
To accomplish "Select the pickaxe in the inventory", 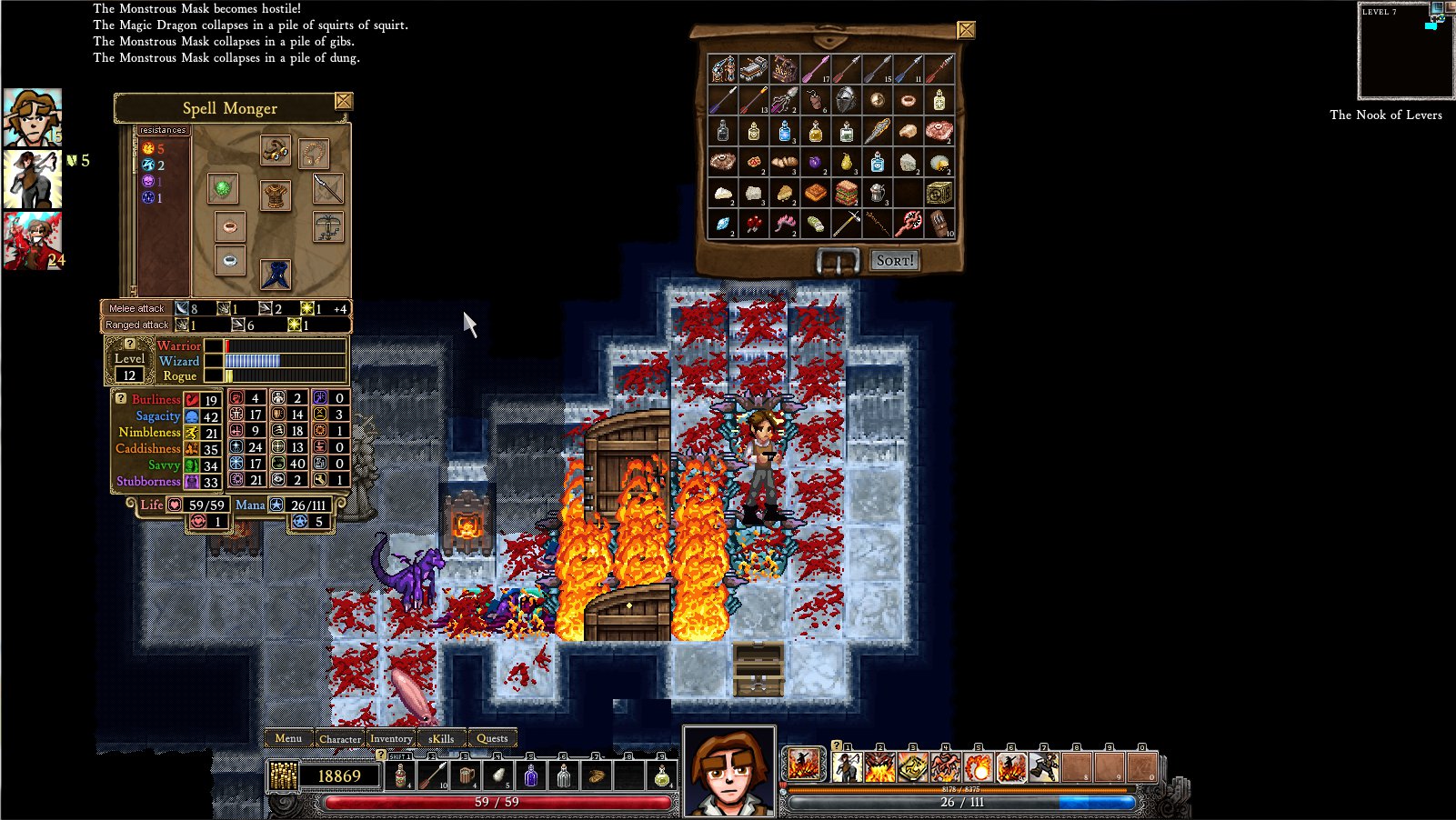I will pyautogui.click(x=846, y=223).
